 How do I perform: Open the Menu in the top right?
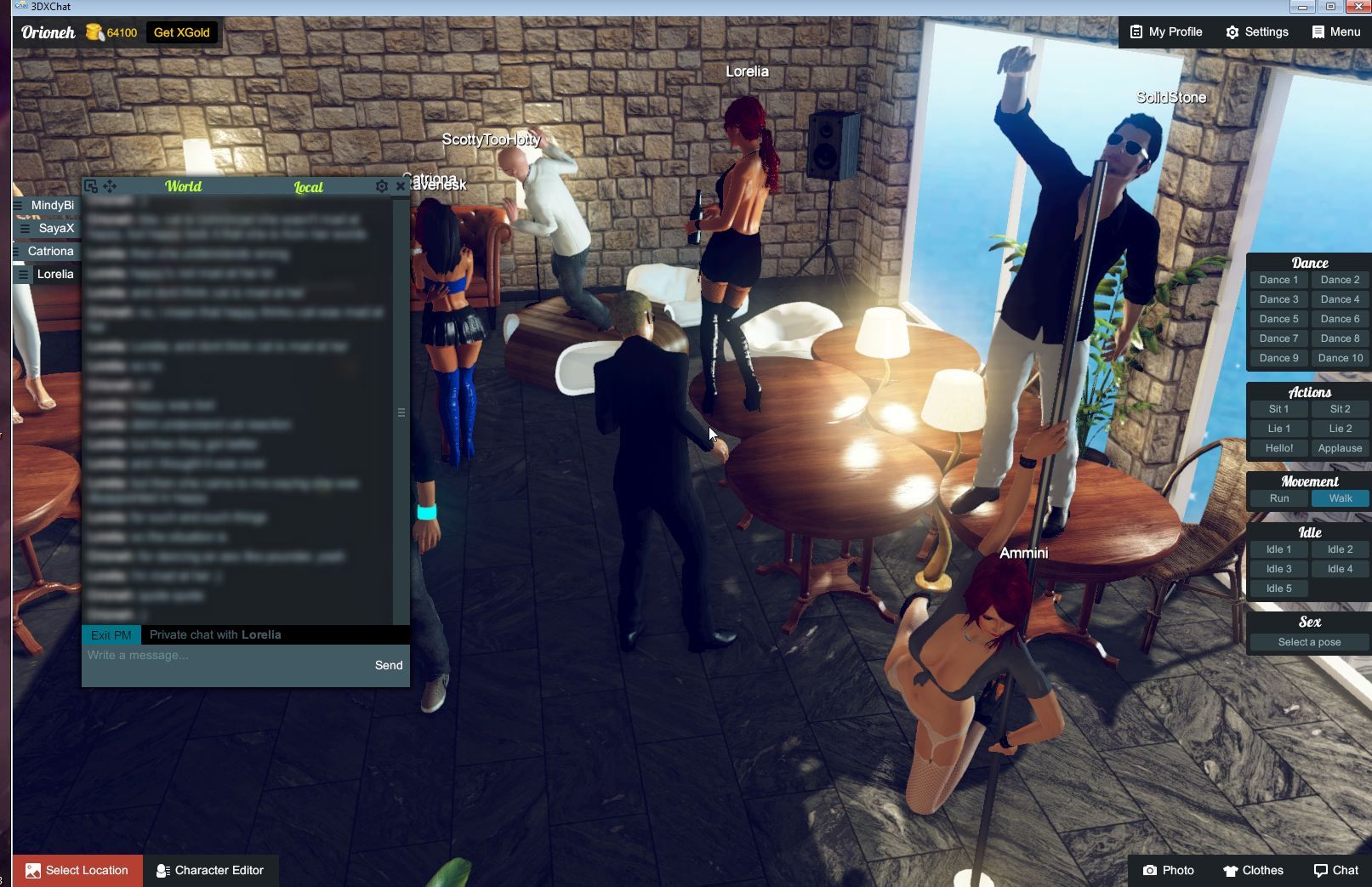click(1334, 31)
